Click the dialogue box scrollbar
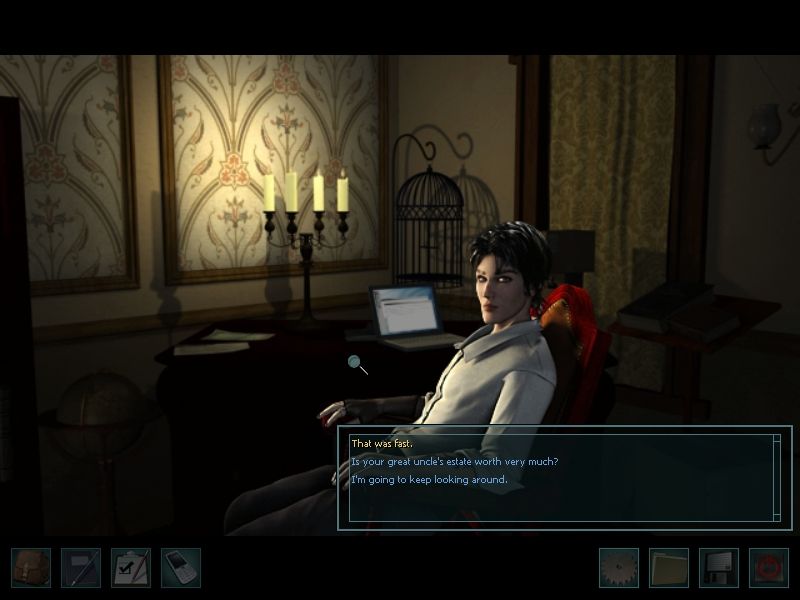Image resolution: width=800 pixels, height=600 pixels. tap(777, 477)
